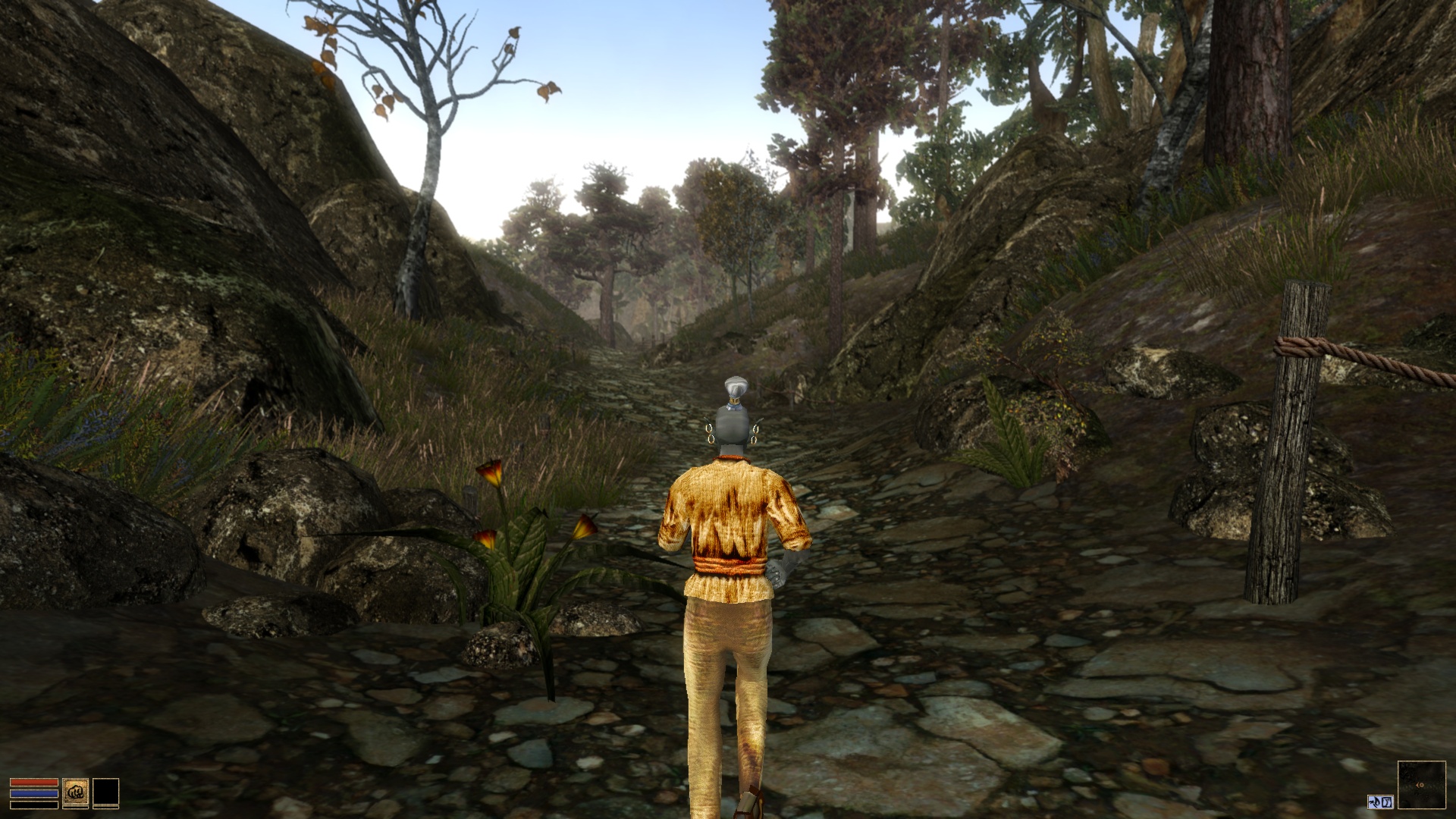Click the empty fatigue bar
This screenshot has width=1456, height=819.
point(34,805)
